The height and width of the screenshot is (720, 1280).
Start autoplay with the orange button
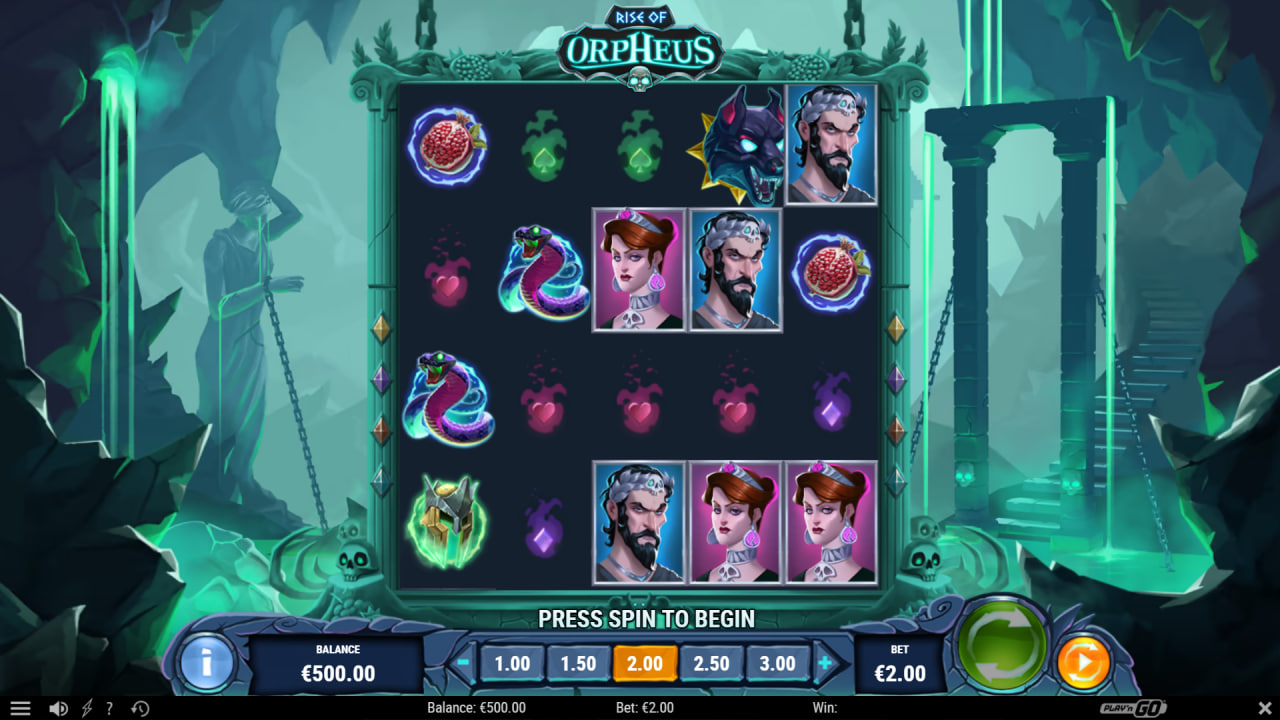(x=1081, y=659)
